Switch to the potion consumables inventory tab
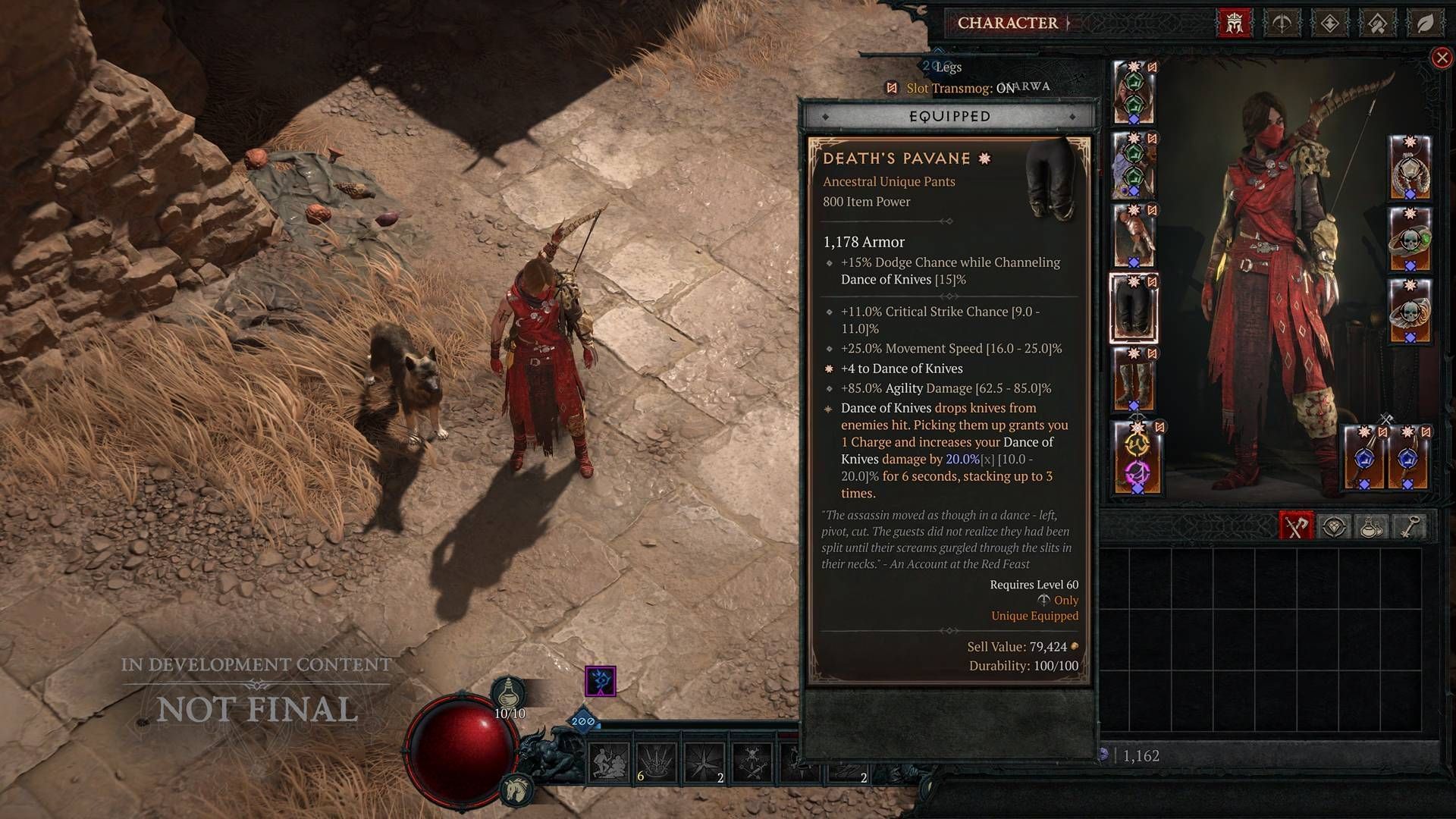The image size is (1456, 819). 1370,526
